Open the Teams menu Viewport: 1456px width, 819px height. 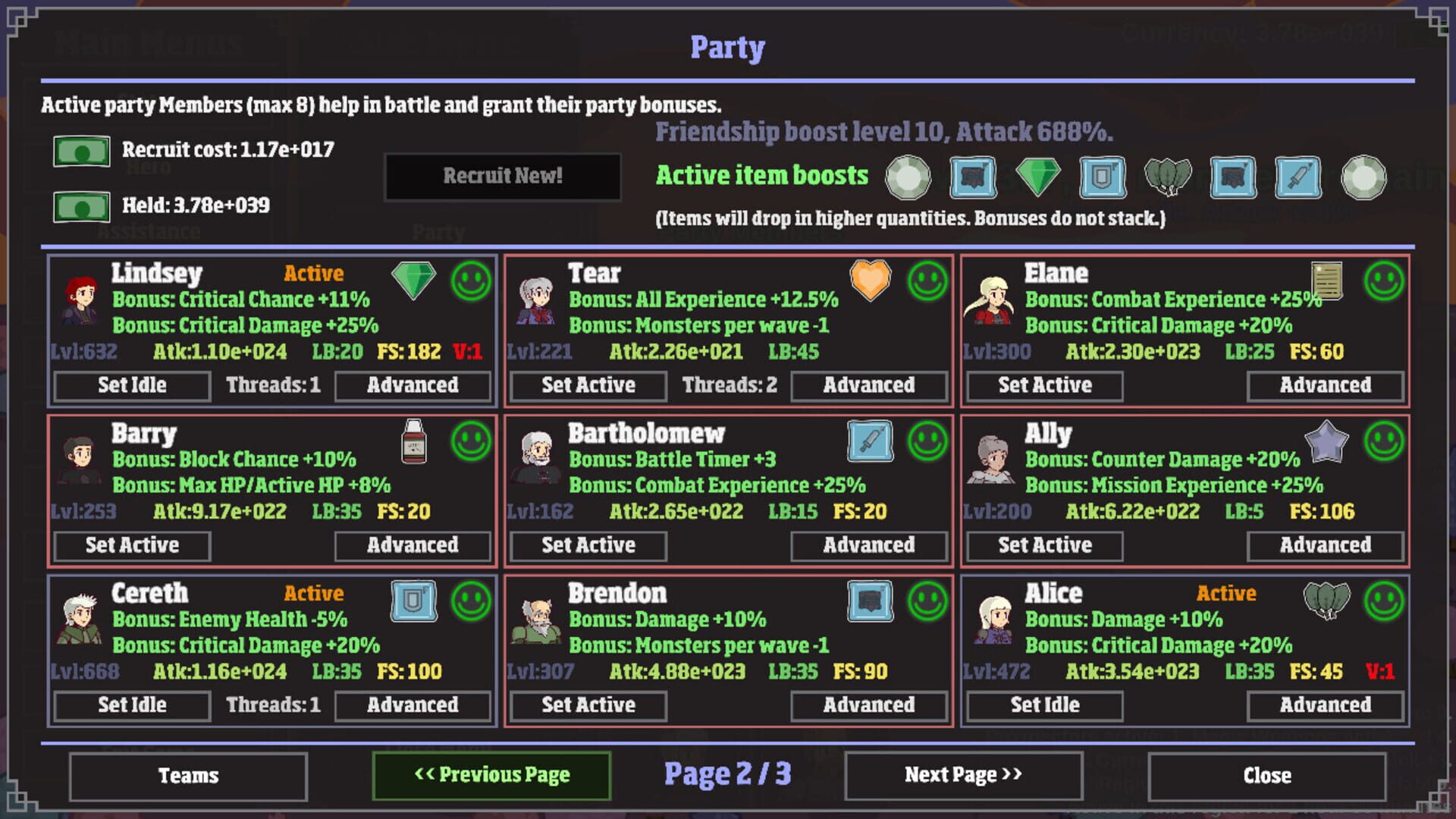coord(187,775)
